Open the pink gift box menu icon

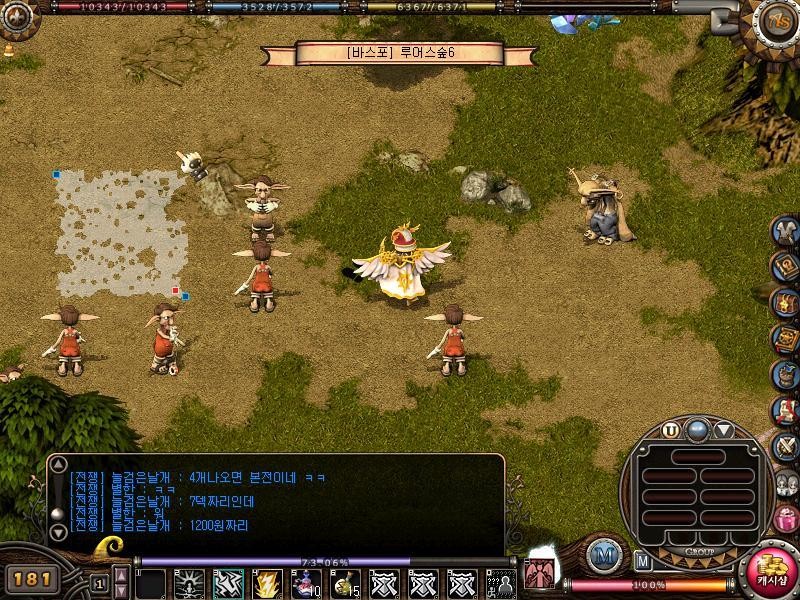[x=786, y=520]
